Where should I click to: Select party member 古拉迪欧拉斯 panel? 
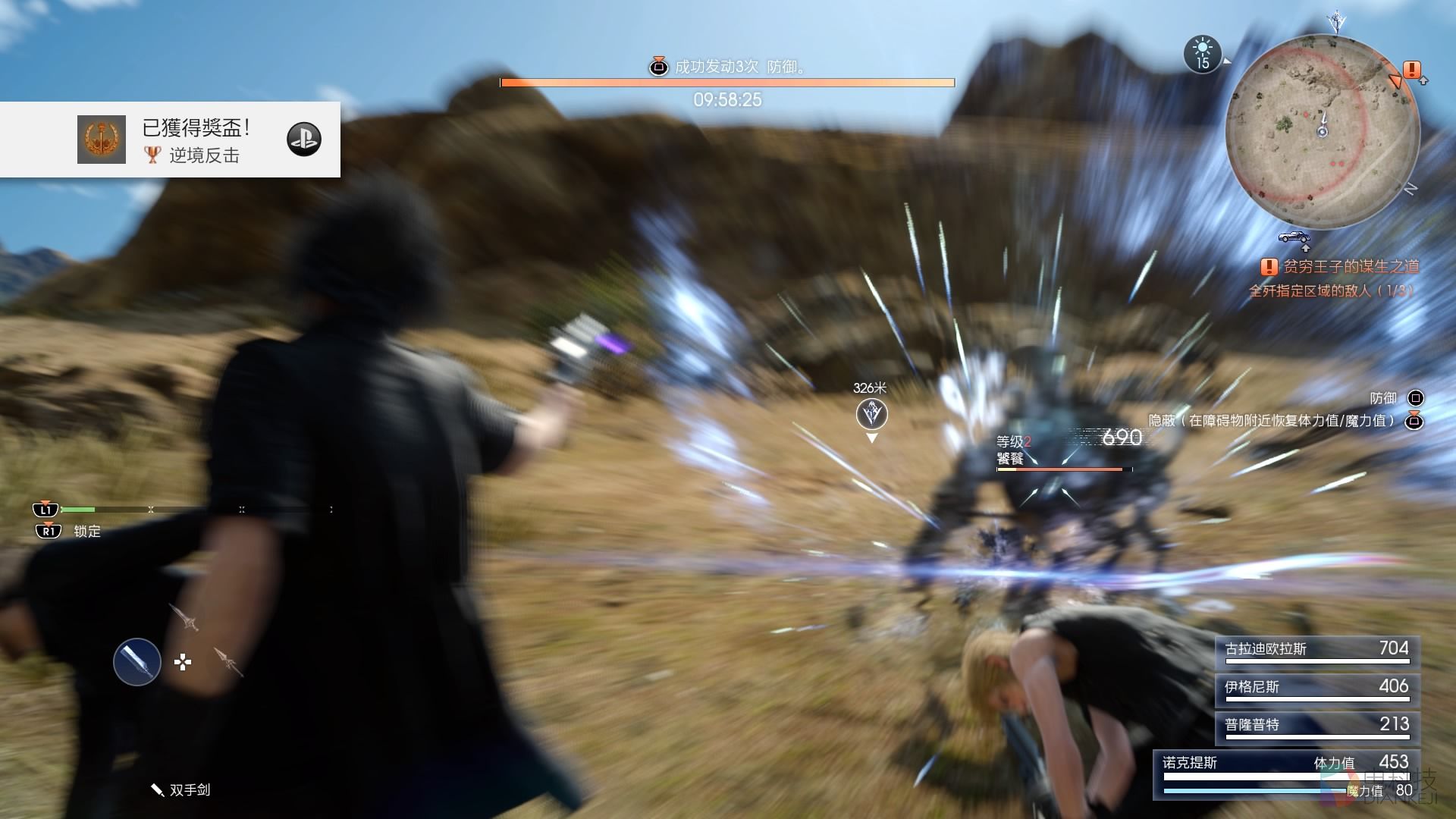tap(1317, 650)
